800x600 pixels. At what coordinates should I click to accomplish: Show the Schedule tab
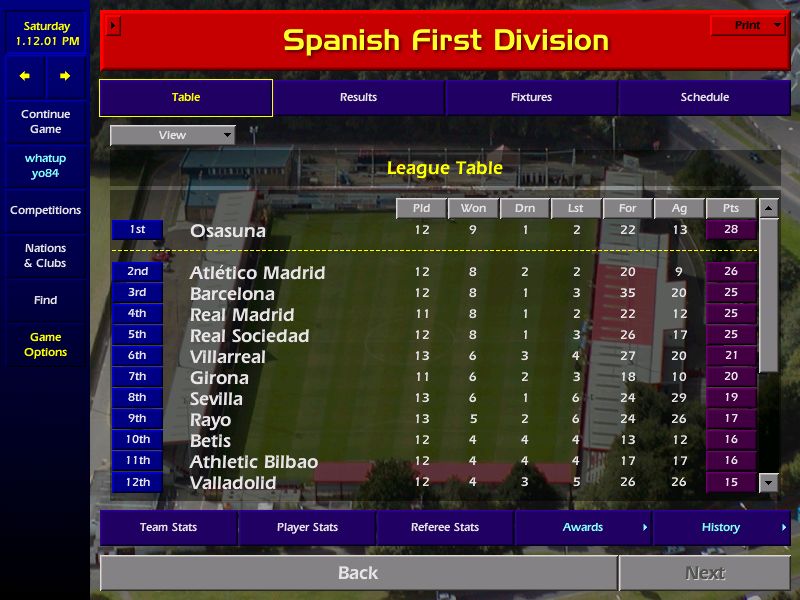(x=704, y=97)
